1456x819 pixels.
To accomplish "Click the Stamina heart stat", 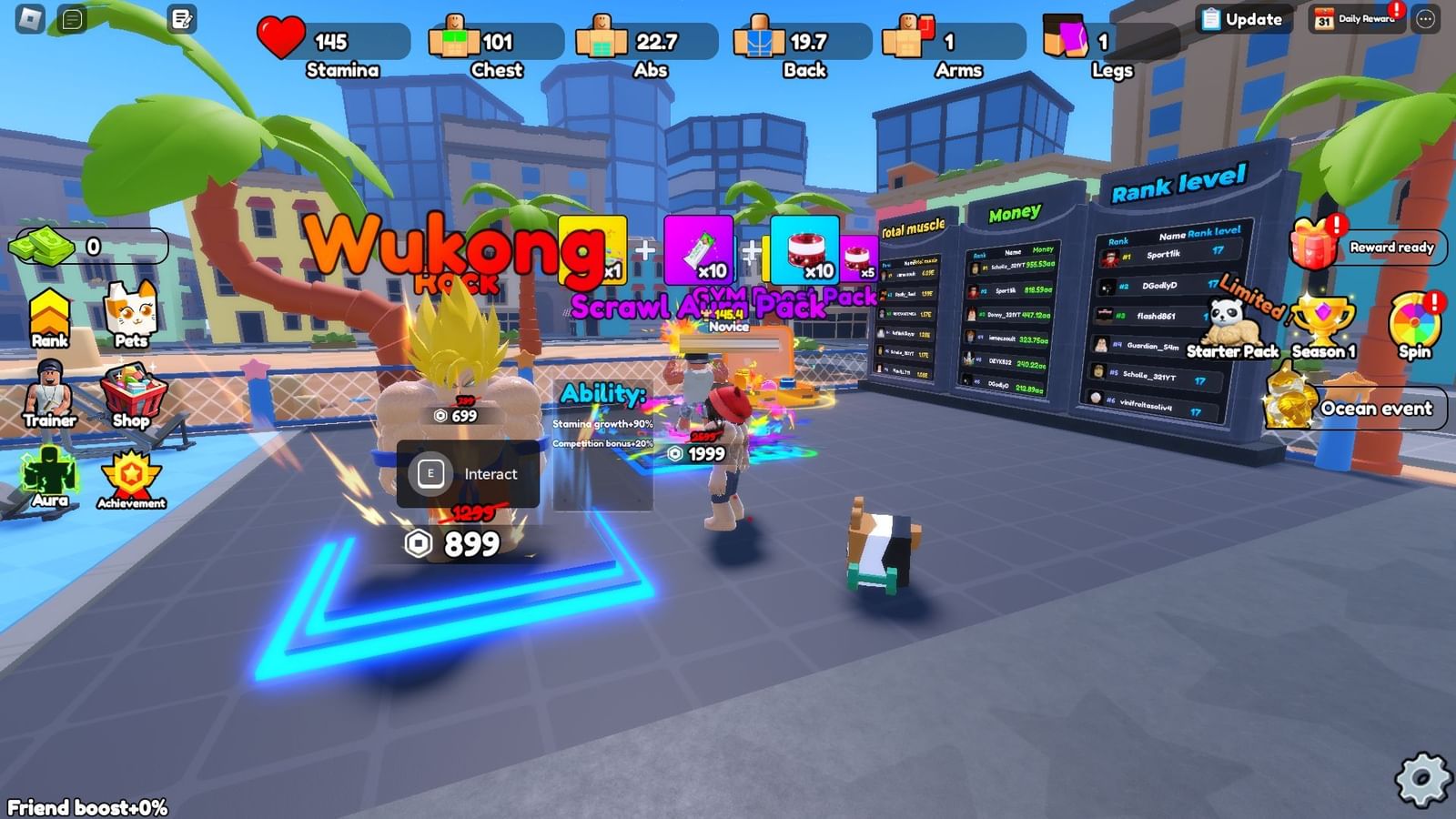I will pos(283,39).
